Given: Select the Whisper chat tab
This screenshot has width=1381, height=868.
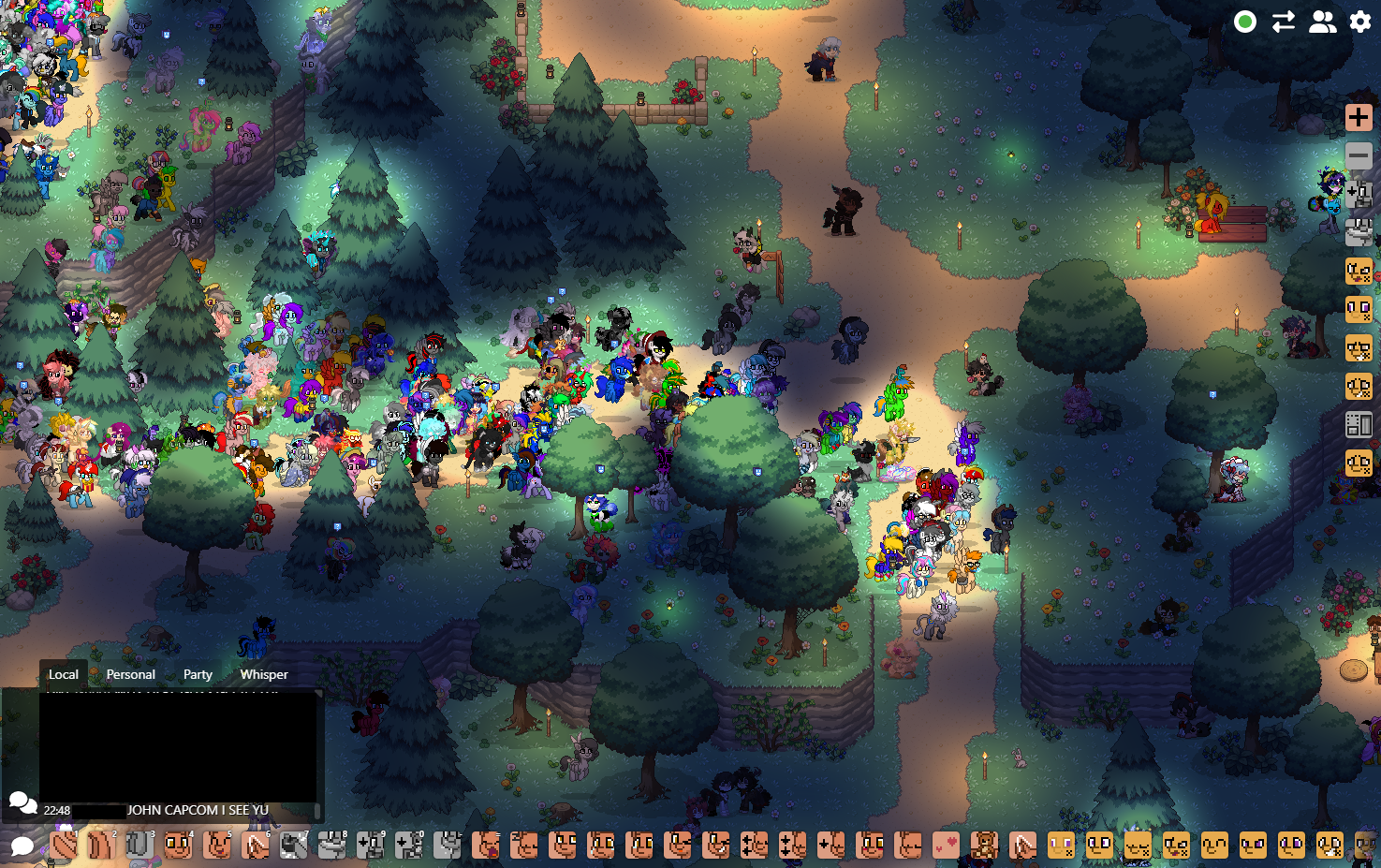Looking at the screenshot, I should pyautogui.click(x=264, y=674).
